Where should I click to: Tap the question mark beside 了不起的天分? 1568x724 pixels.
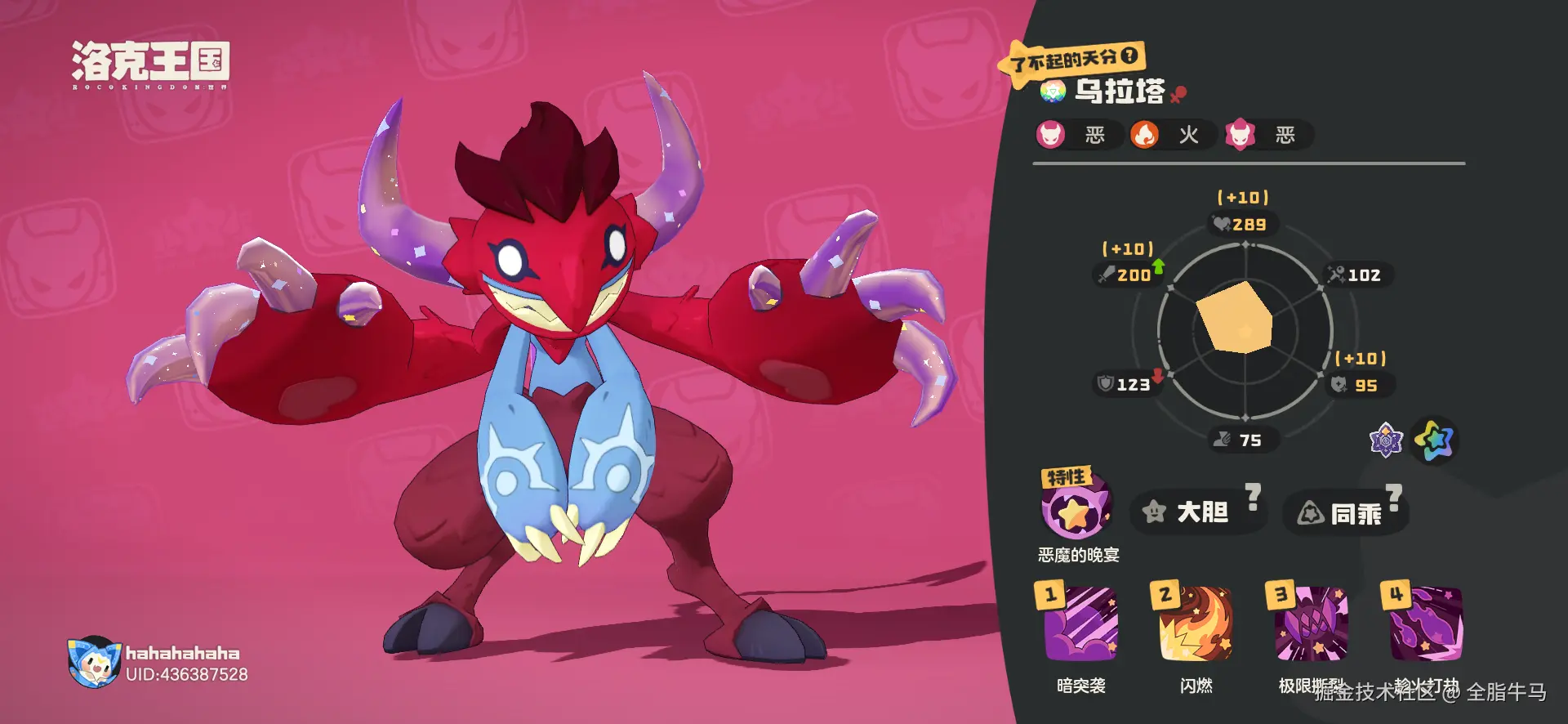point(1129,56)
